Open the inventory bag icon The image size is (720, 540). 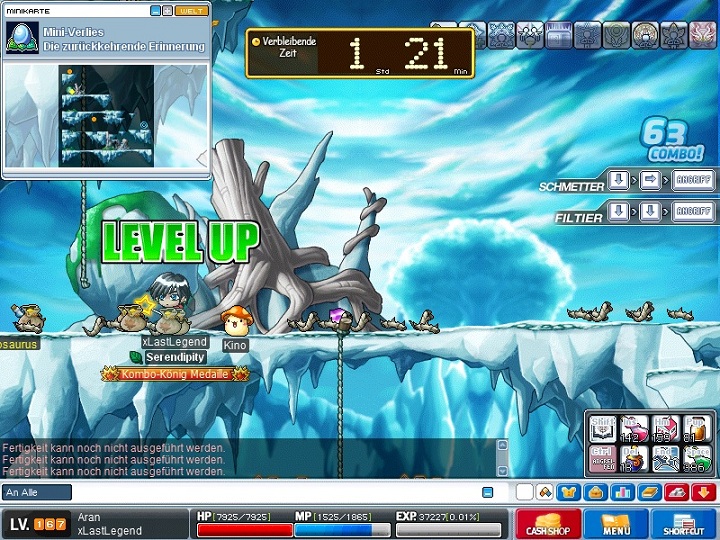pyautogui.click(x=595, y=492)
